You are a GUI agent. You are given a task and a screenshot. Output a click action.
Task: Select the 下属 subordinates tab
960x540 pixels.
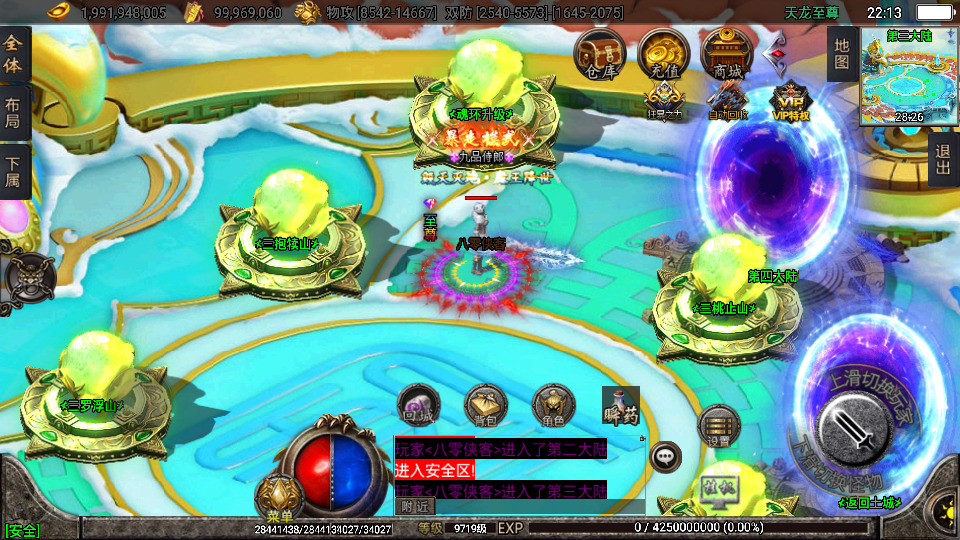13,172
